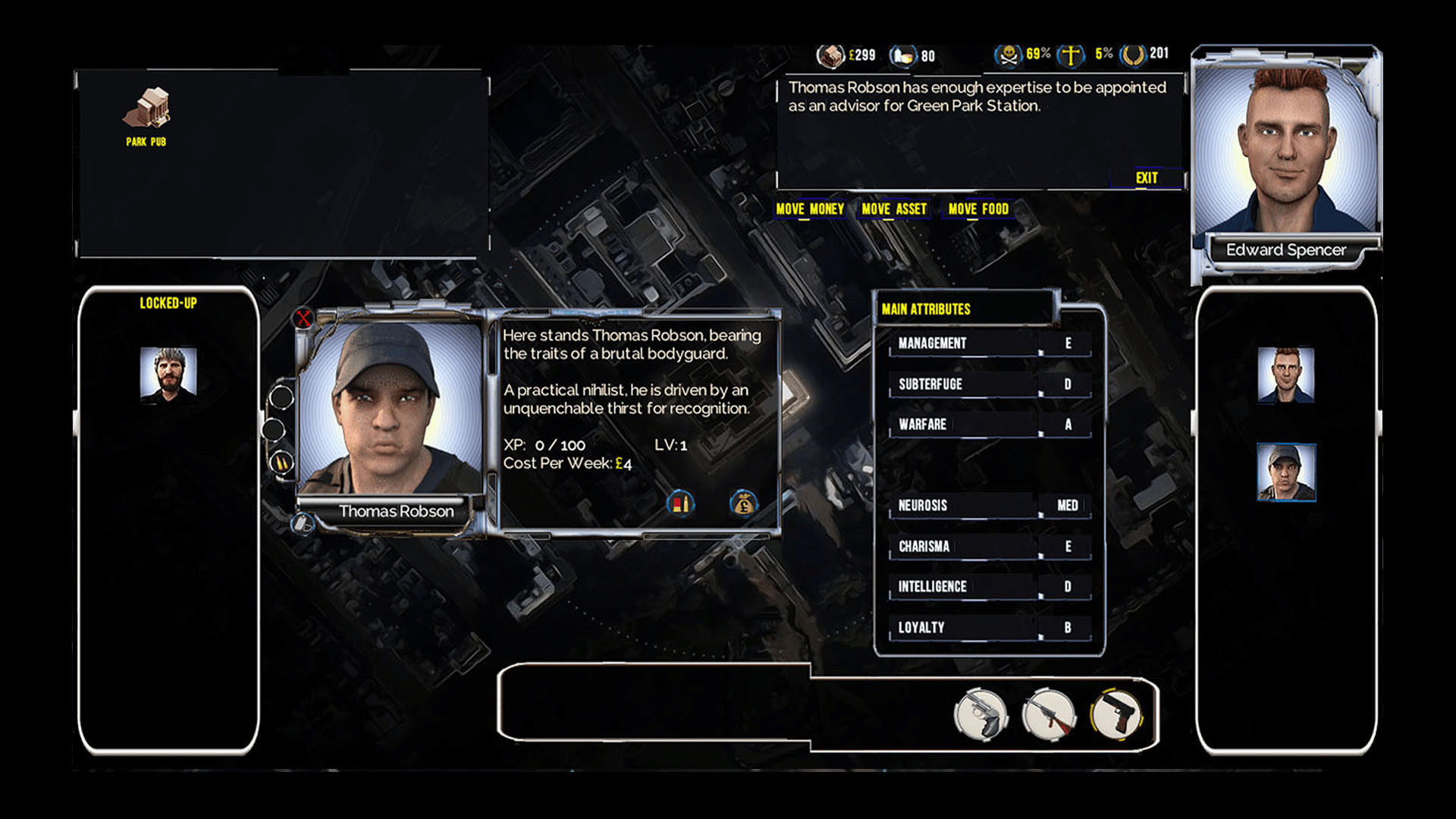Click the EXIT button in the message box

point(1147,178)
